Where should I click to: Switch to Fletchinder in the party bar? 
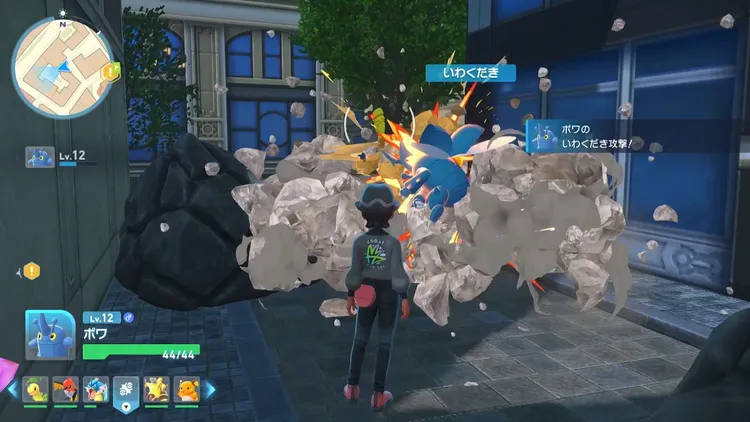pyautogui.click(x=66, y=388)
